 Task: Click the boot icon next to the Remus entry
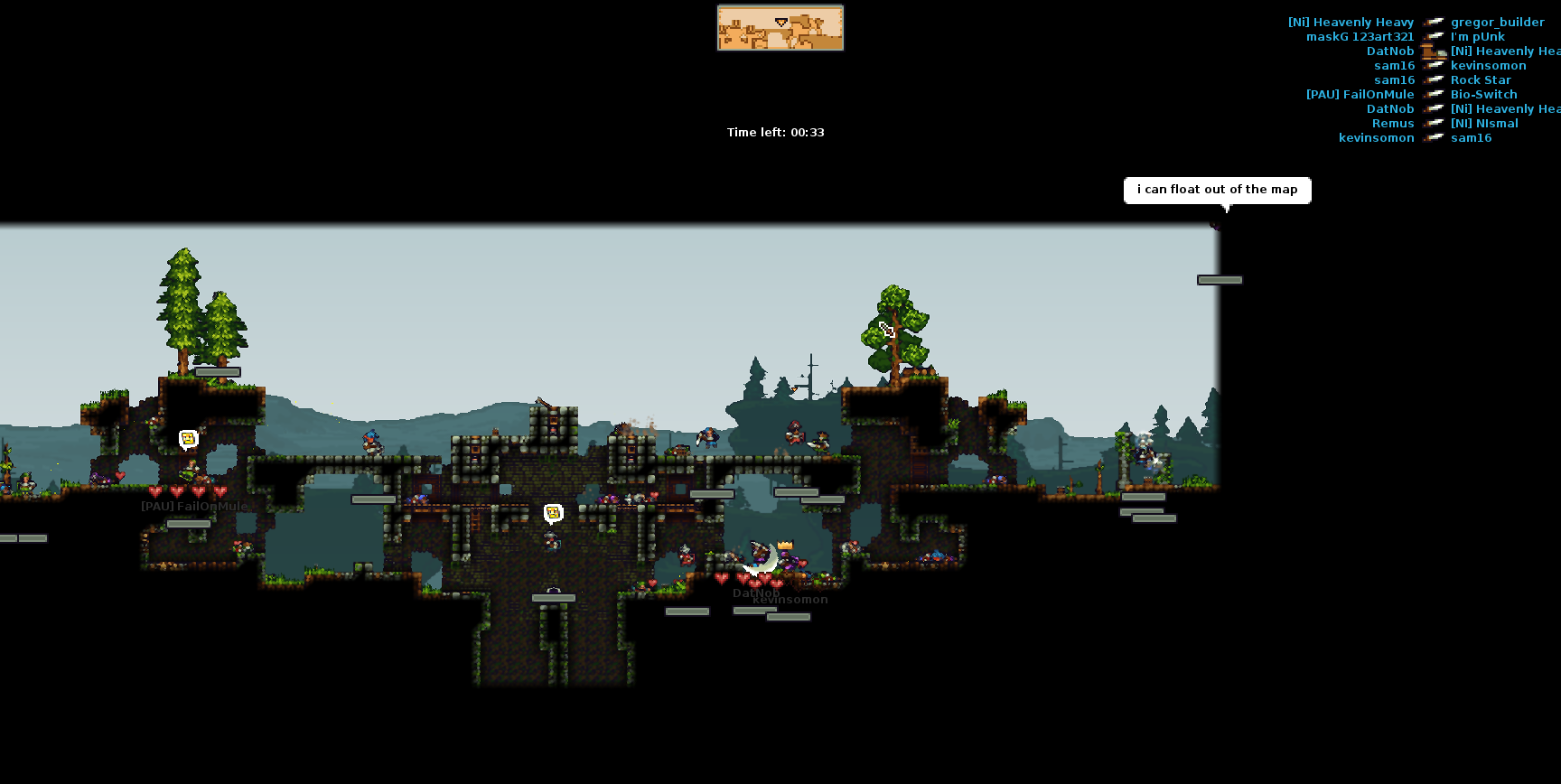click(x=1434, y=123)
